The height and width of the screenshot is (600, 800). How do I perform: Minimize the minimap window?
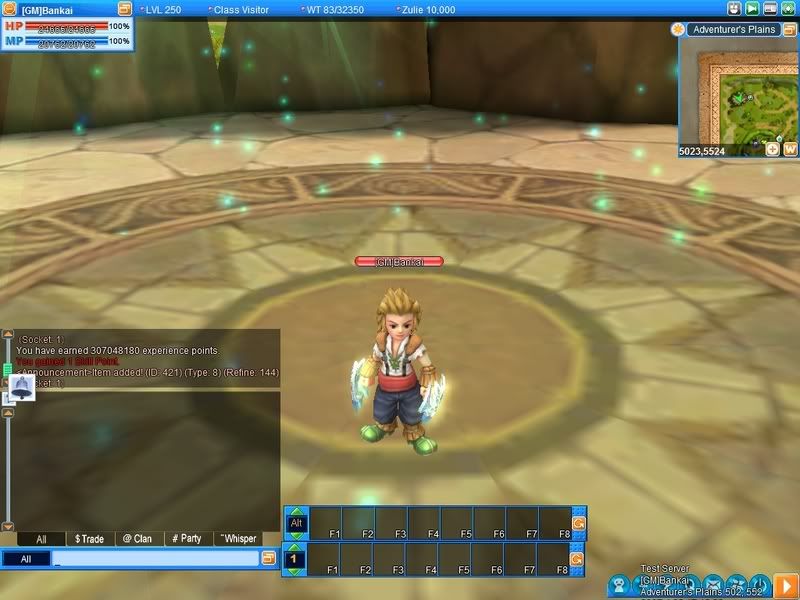(789, 30)
